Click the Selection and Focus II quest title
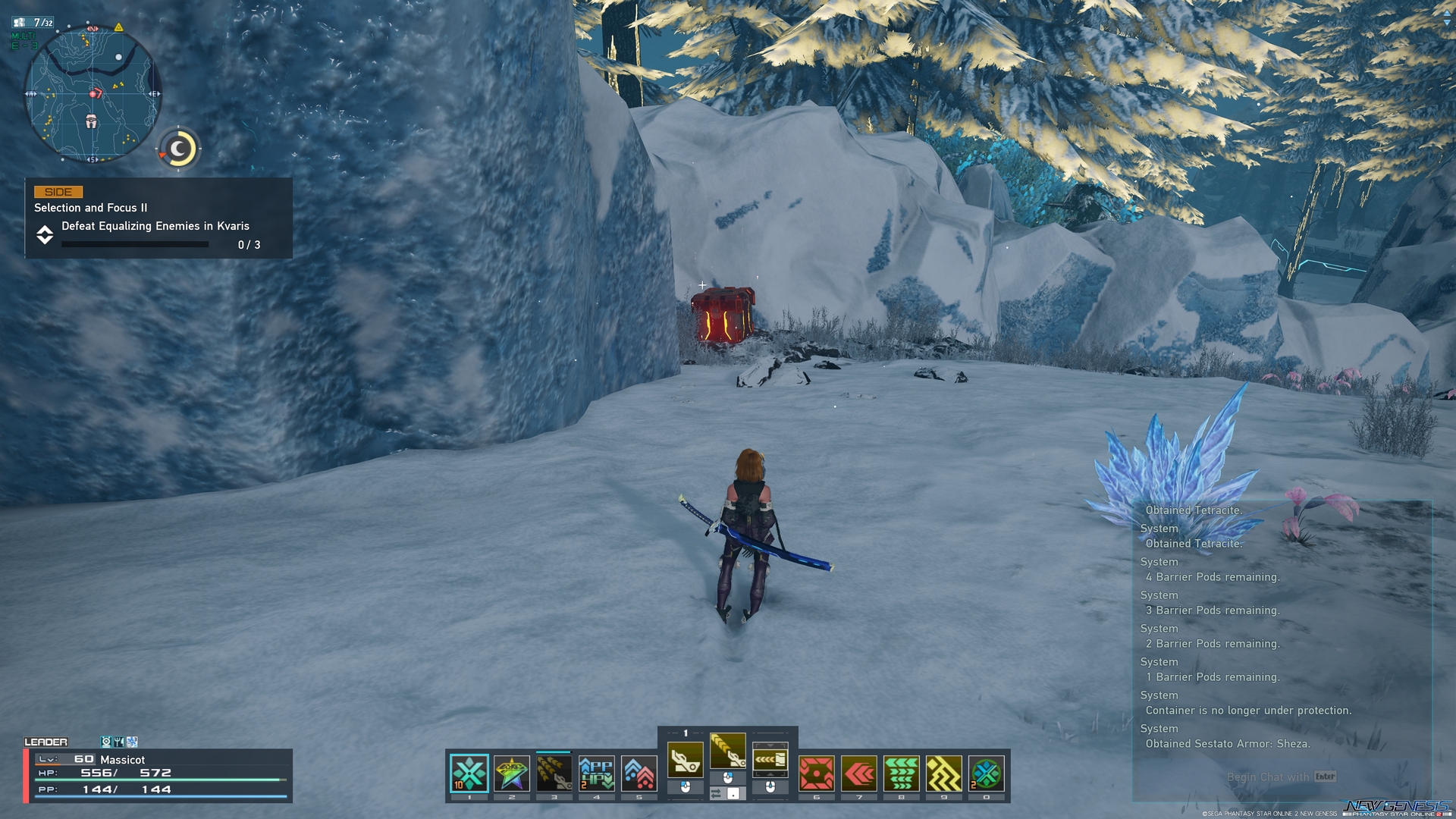1456x819 pixels. (90, 207)
